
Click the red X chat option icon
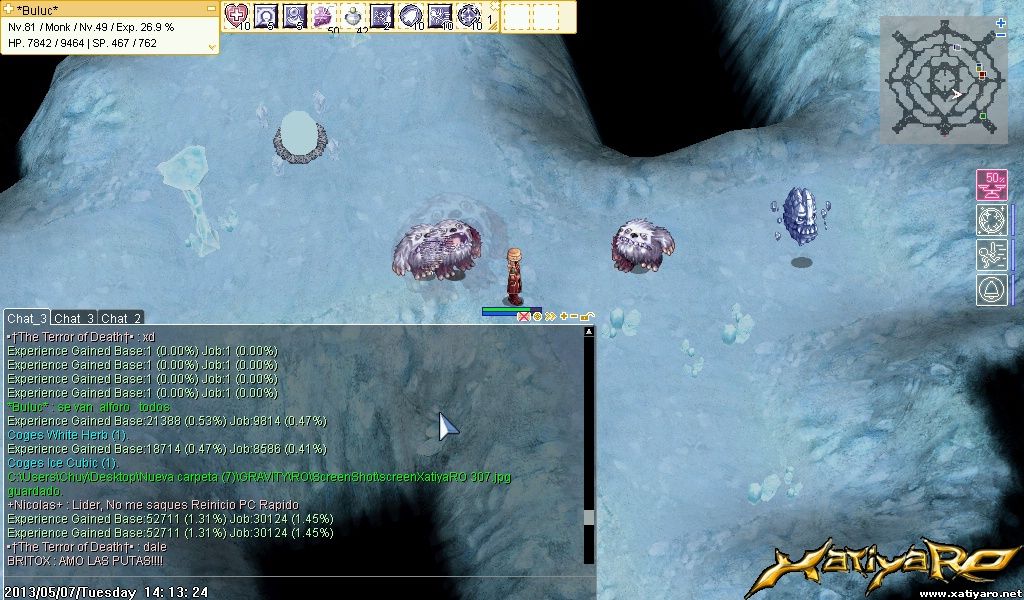(523, 316)
